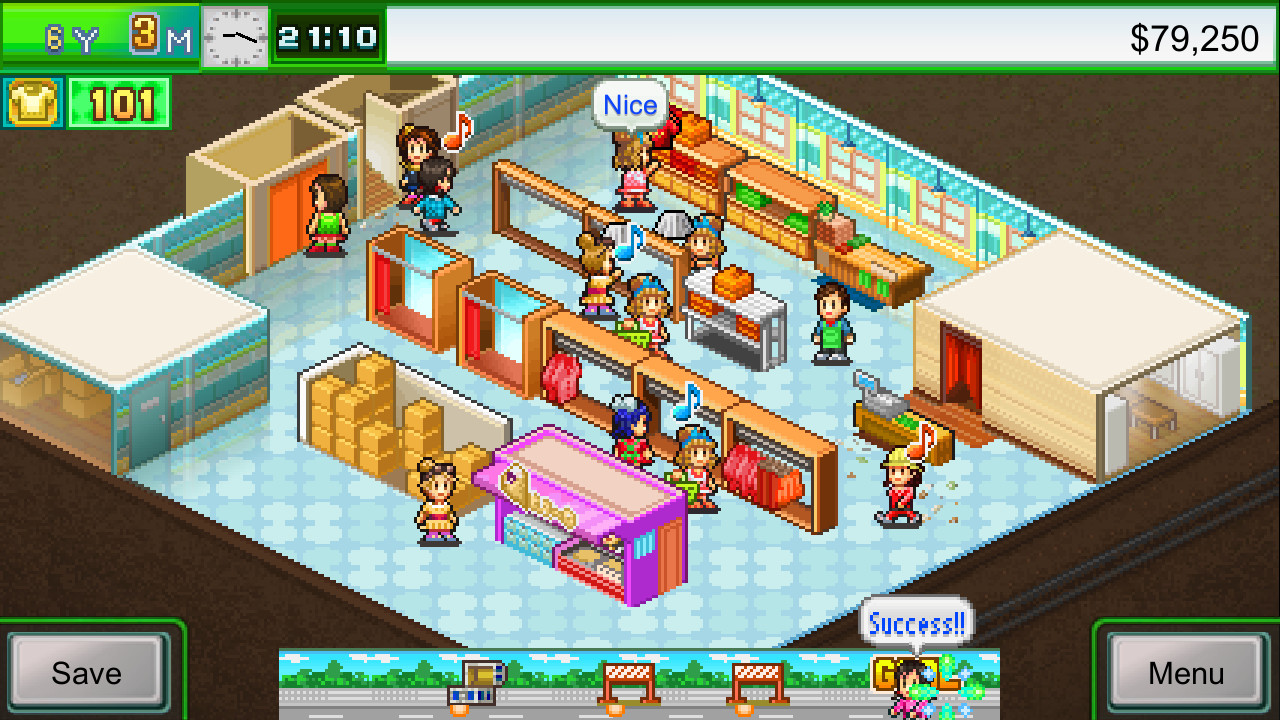Open the Menu panel
Screen dimensions: 1280x720
(x=1185, y=673)
